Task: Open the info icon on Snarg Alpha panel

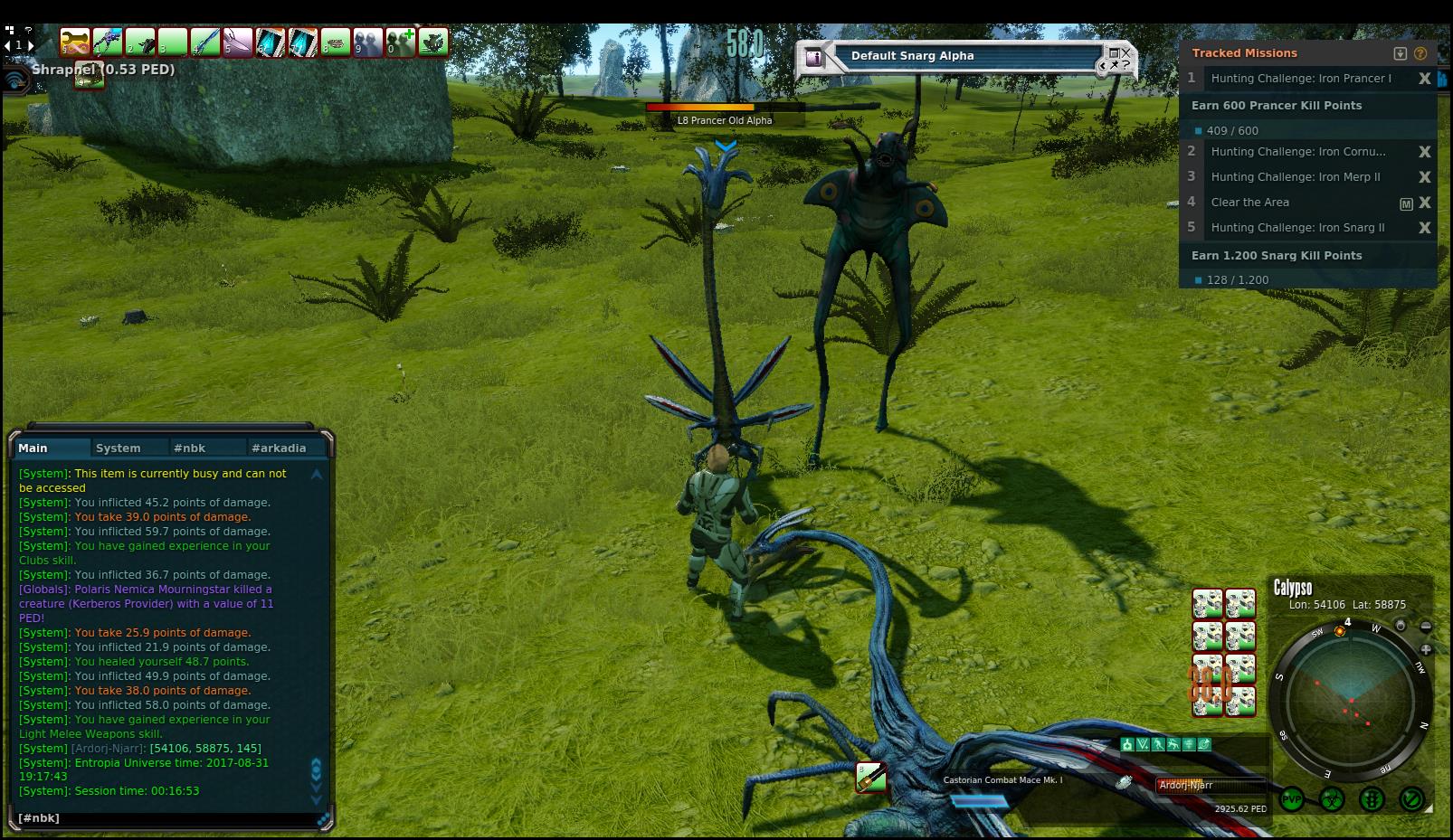Action: pos(814,58)
